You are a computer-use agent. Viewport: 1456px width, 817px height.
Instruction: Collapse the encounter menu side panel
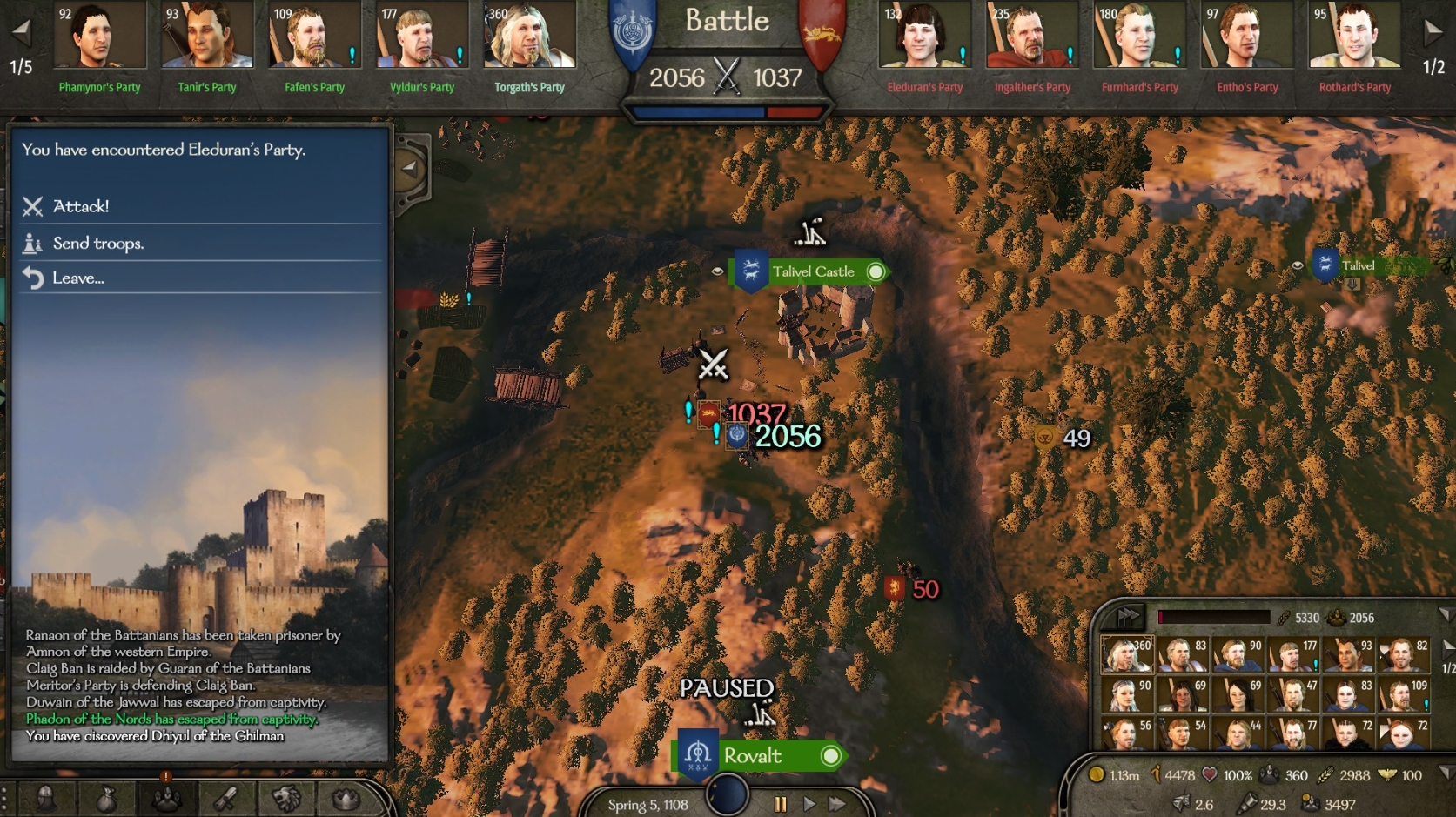409,169
